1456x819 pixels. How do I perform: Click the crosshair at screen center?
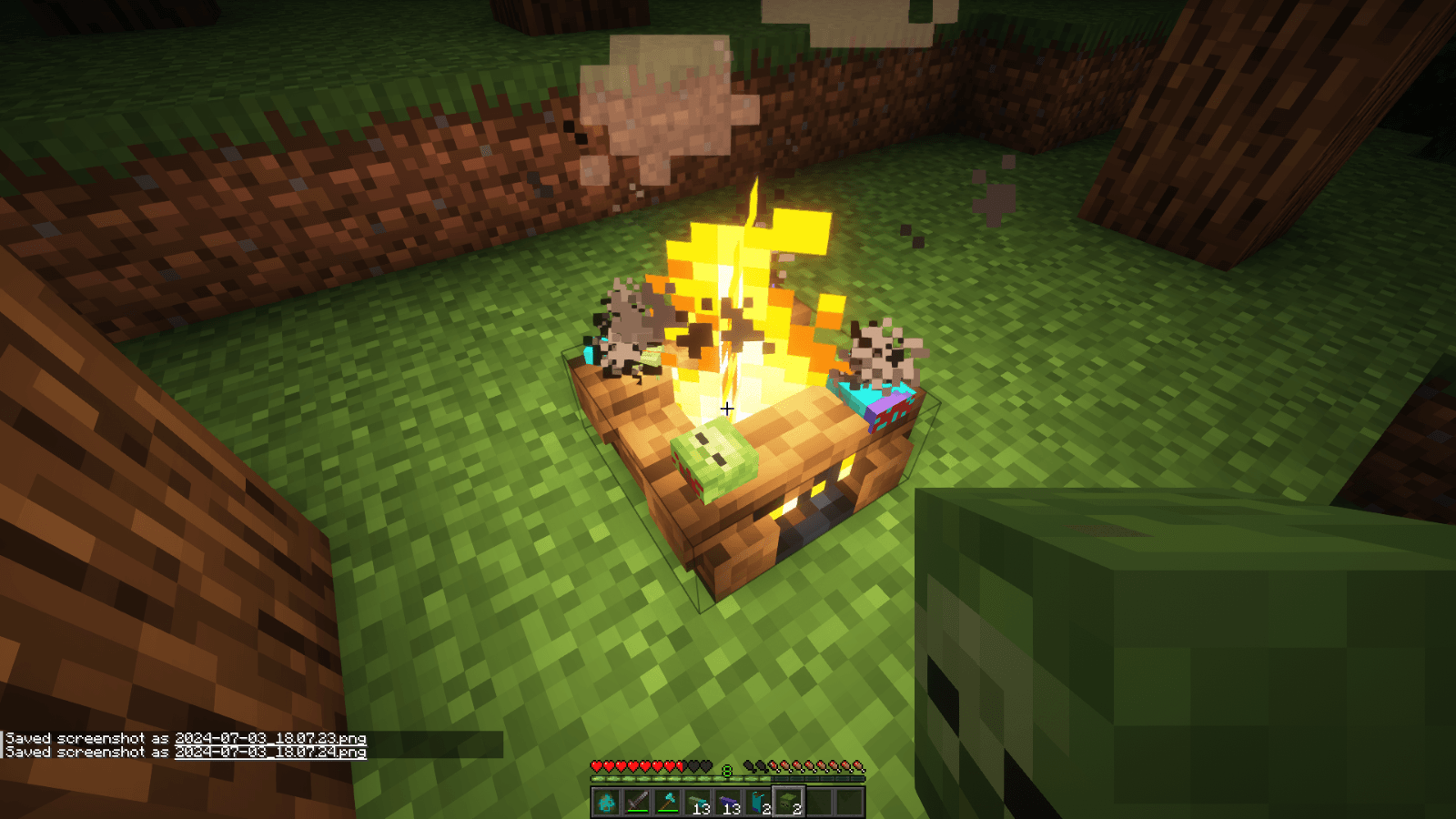[x=726, y=409]
